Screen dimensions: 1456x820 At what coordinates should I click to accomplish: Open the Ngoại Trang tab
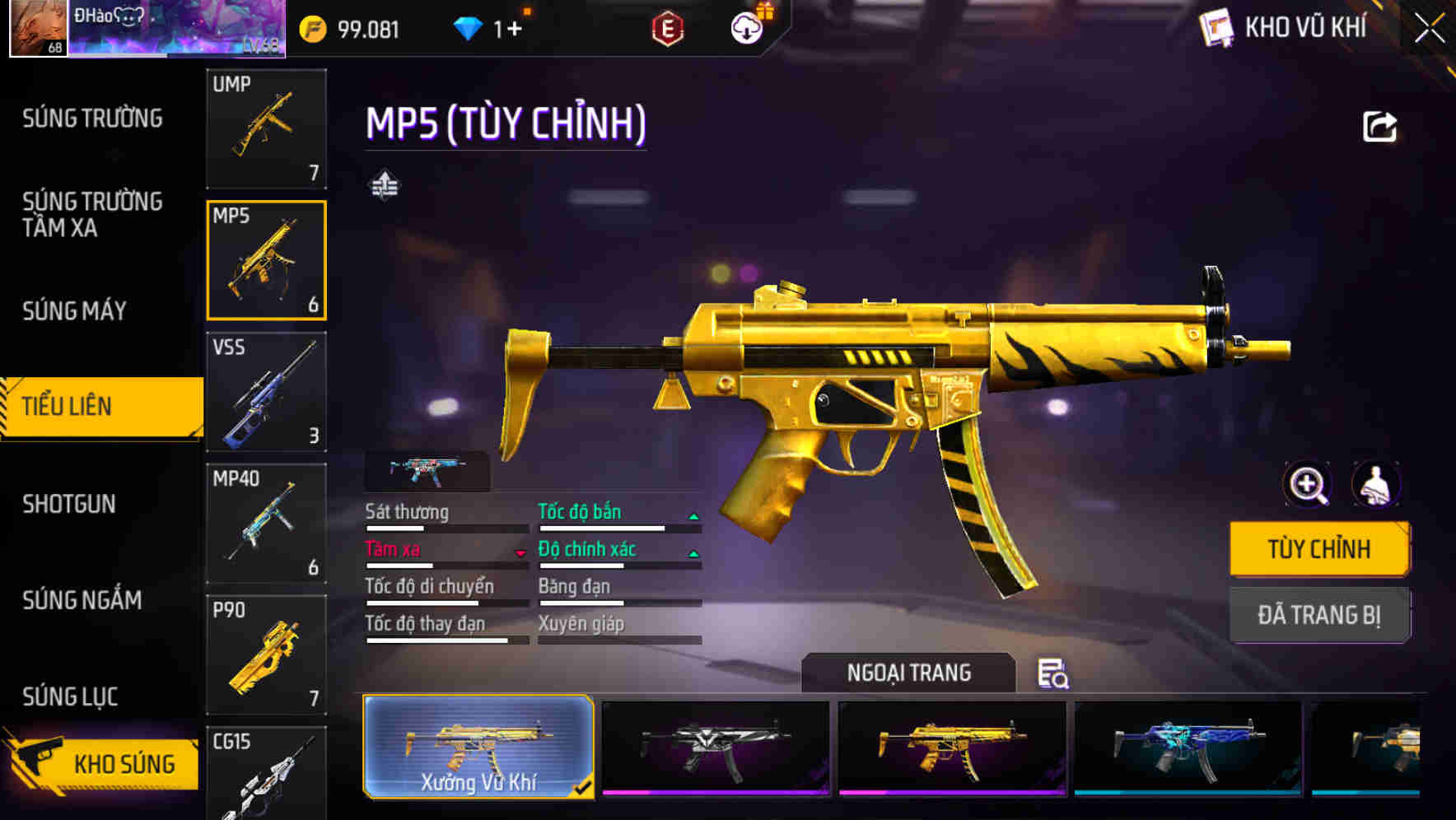908,673
